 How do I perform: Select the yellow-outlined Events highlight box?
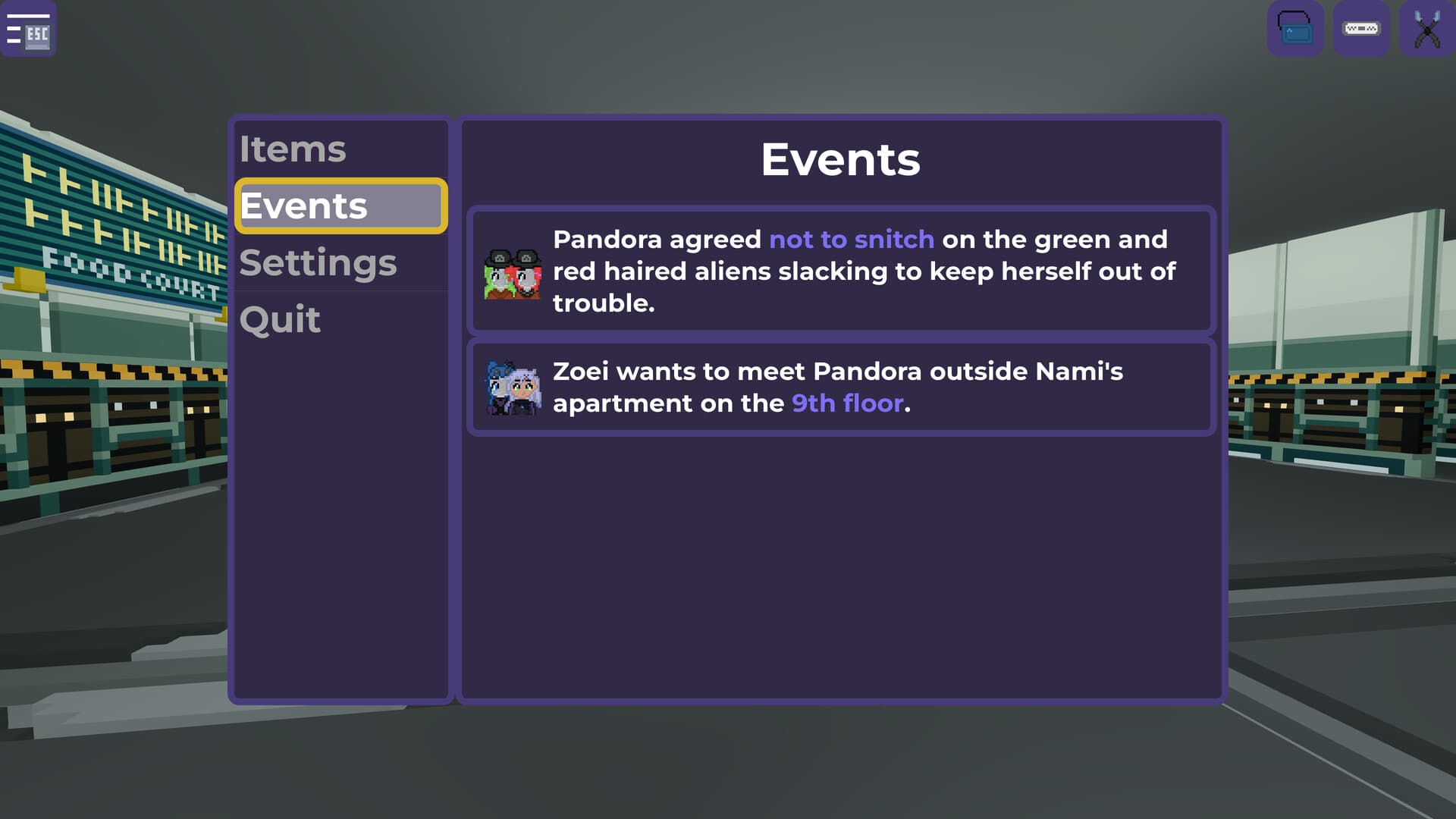341,206
